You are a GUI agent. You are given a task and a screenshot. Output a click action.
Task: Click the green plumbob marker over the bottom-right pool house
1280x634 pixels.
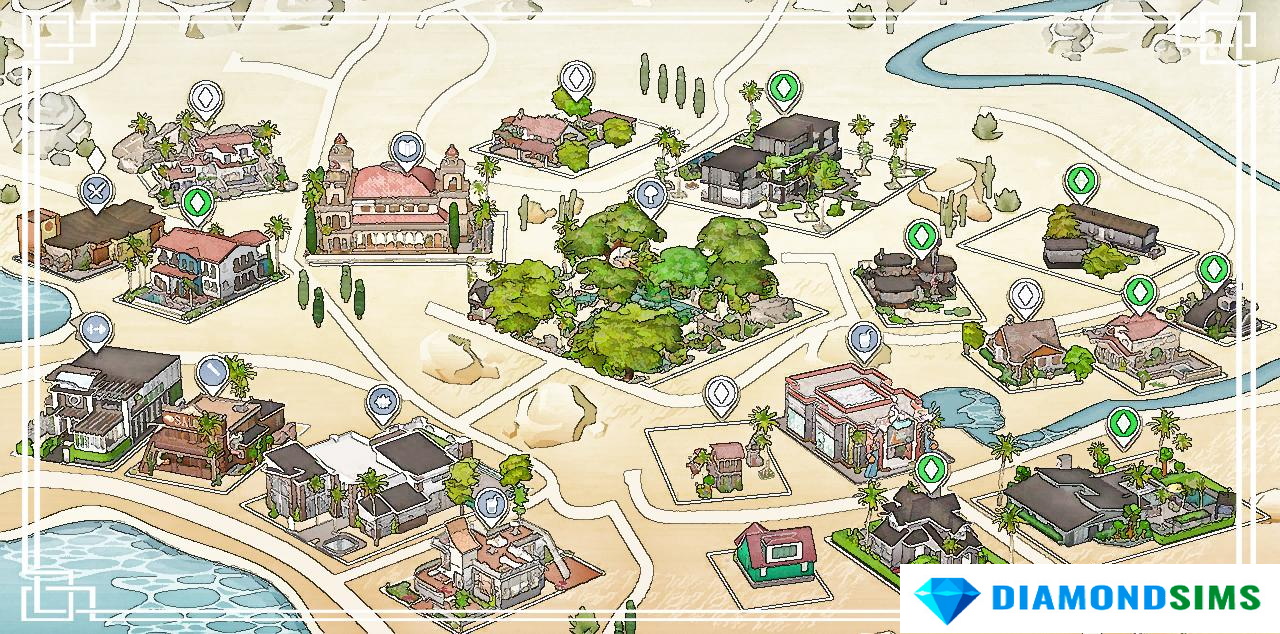[x=1124, y=424]
